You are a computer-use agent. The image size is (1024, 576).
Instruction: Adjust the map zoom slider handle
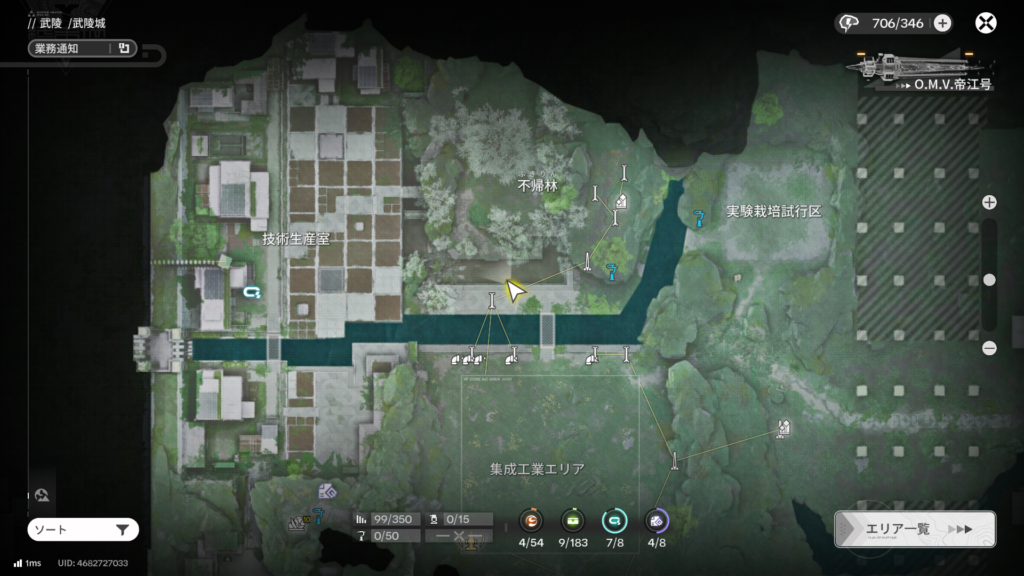[x=989, y=280]
